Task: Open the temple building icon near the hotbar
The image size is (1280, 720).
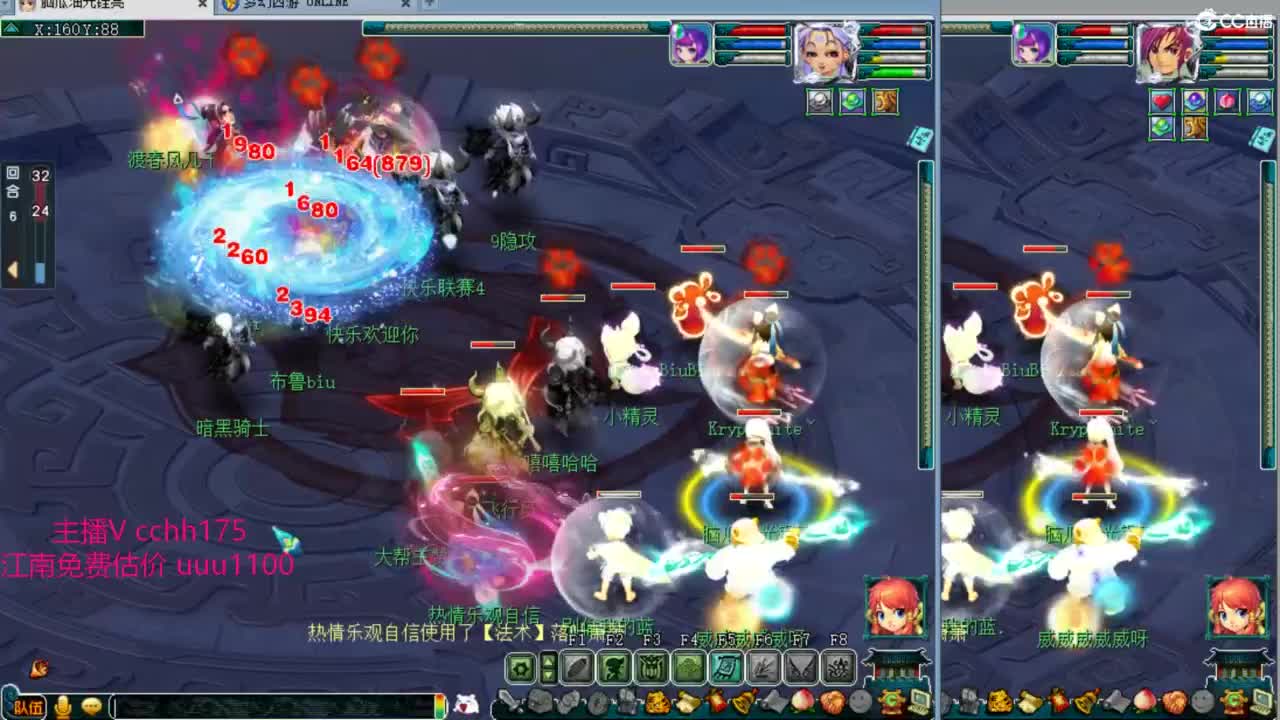Action: (x=893, y=664)
